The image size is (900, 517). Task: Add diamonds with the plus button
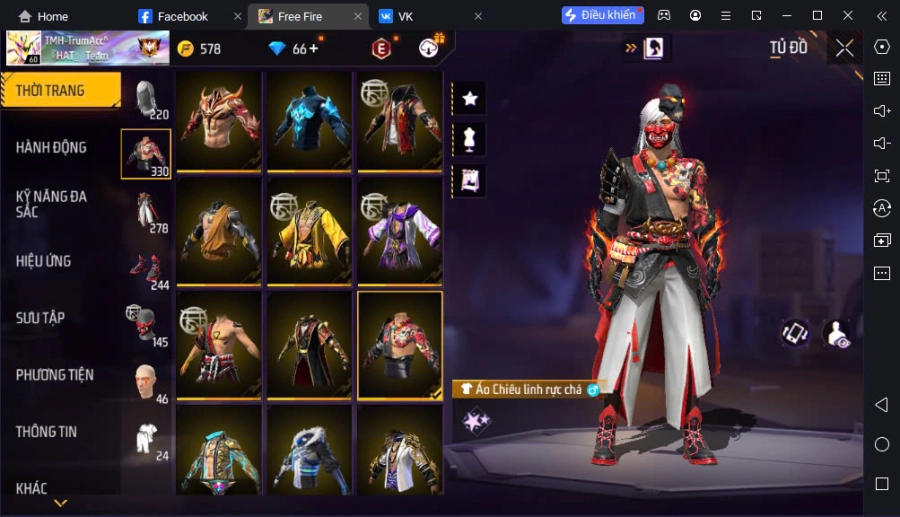coord(314,48)
